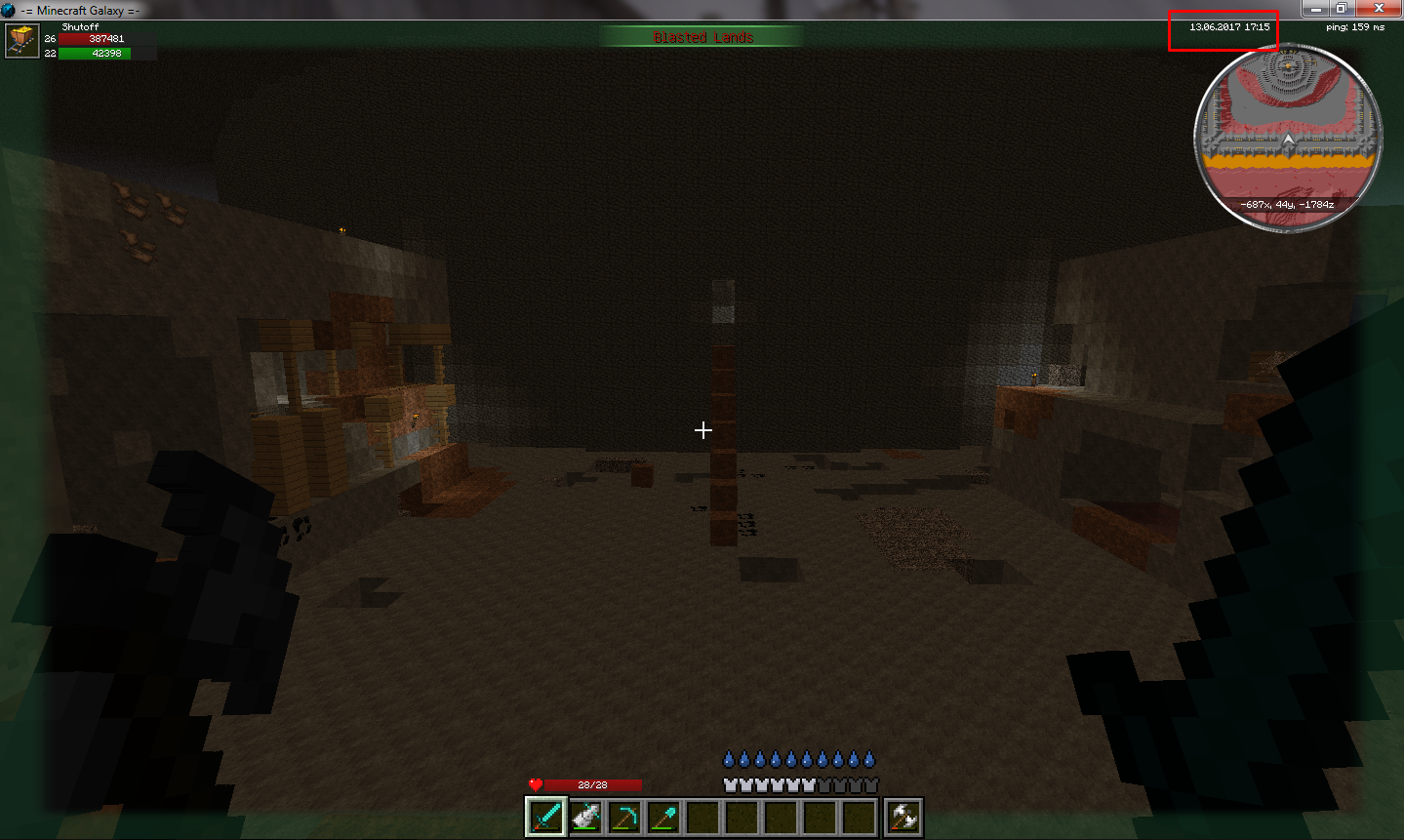The image size is (1404, 840).
Task: Minimize the game window
Action: point(1315,9)
